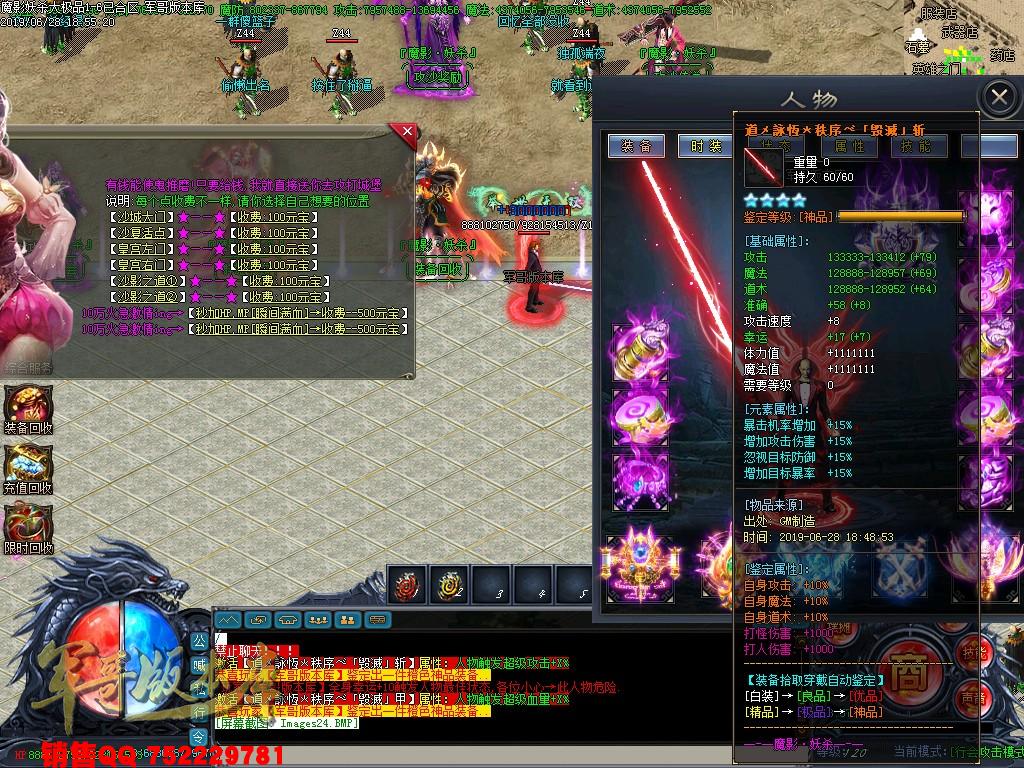Teleport to 皇宫右门
The width and height of the screenshot is (1024, 768).
(140, 265)
